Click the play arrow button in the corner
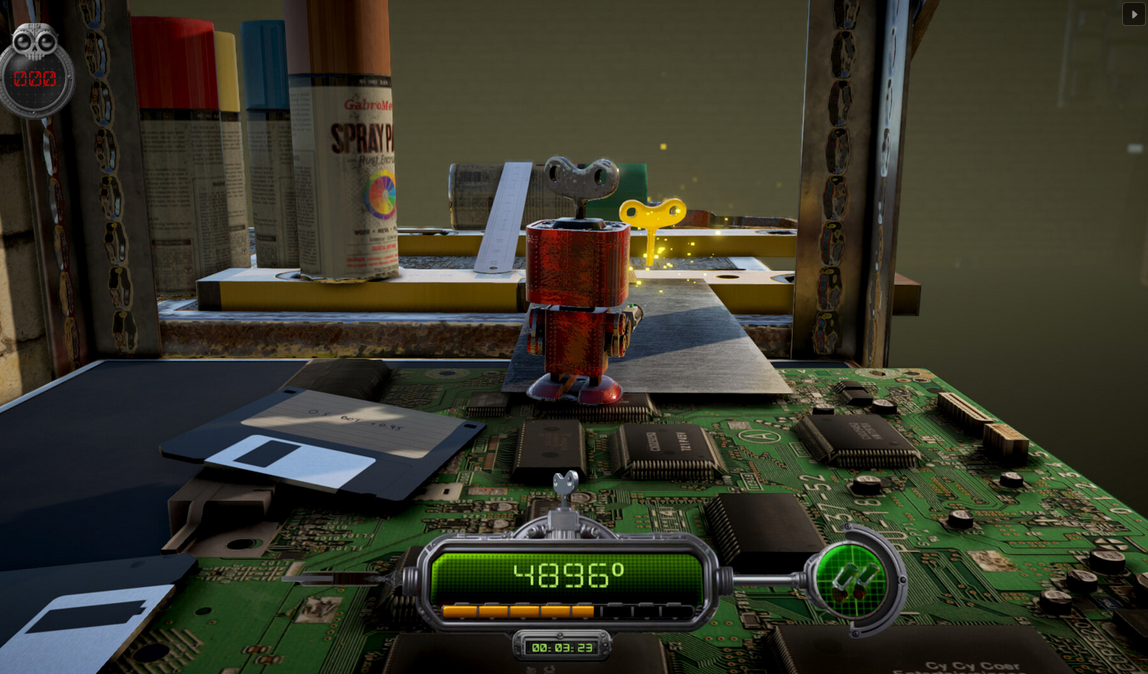The height and width of the screenshot is (674, 1148). pos(1133,14)
